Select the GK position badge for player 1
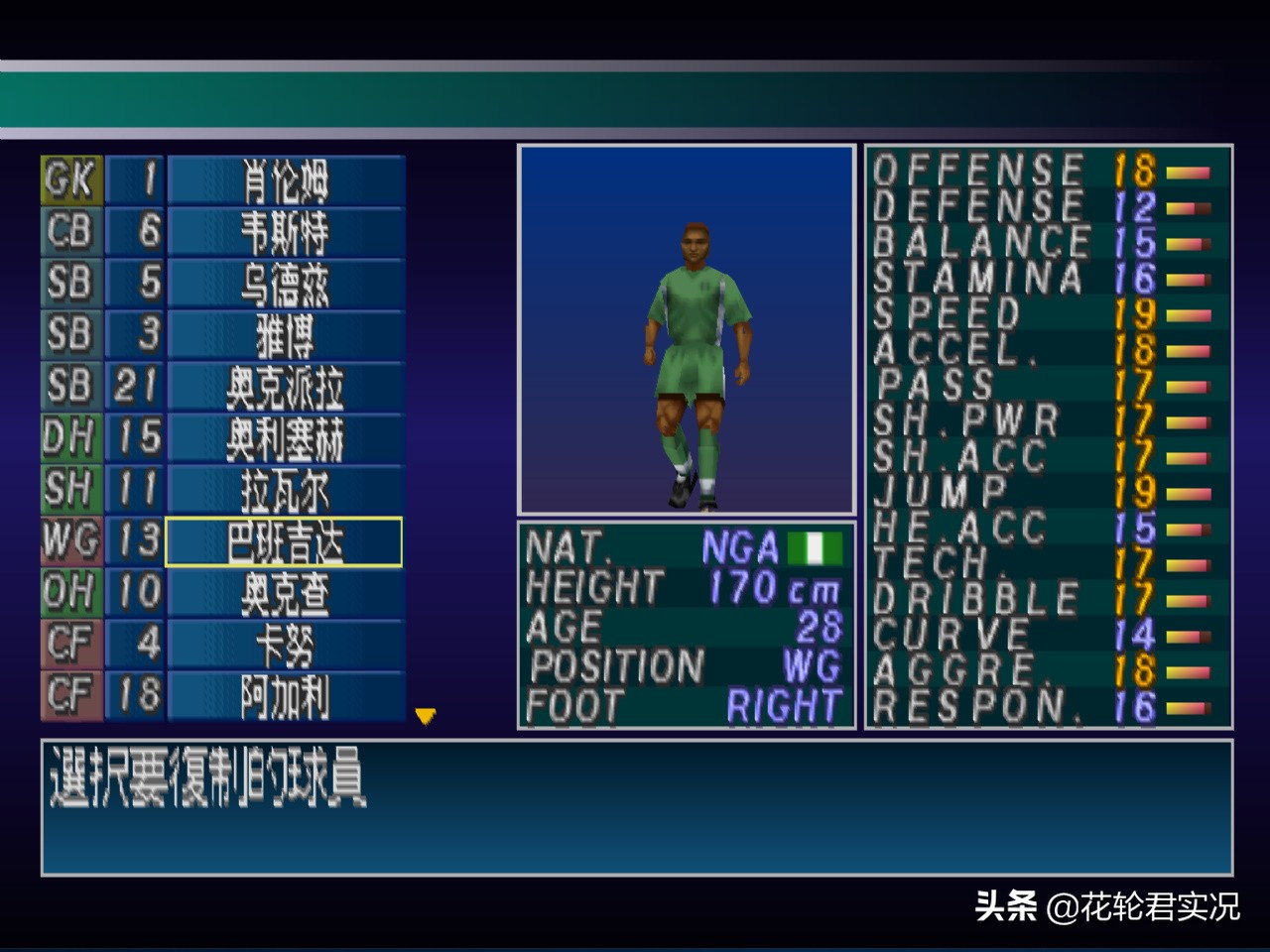Screen dimensions: 1270x952 69,179
